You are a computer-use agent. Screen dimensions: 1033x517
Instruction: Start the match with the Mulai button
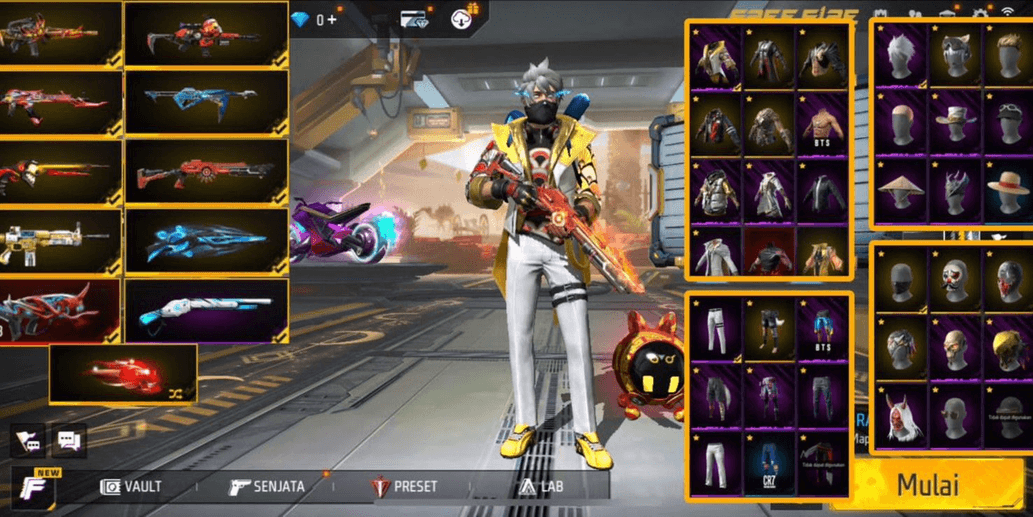[929, 485]
